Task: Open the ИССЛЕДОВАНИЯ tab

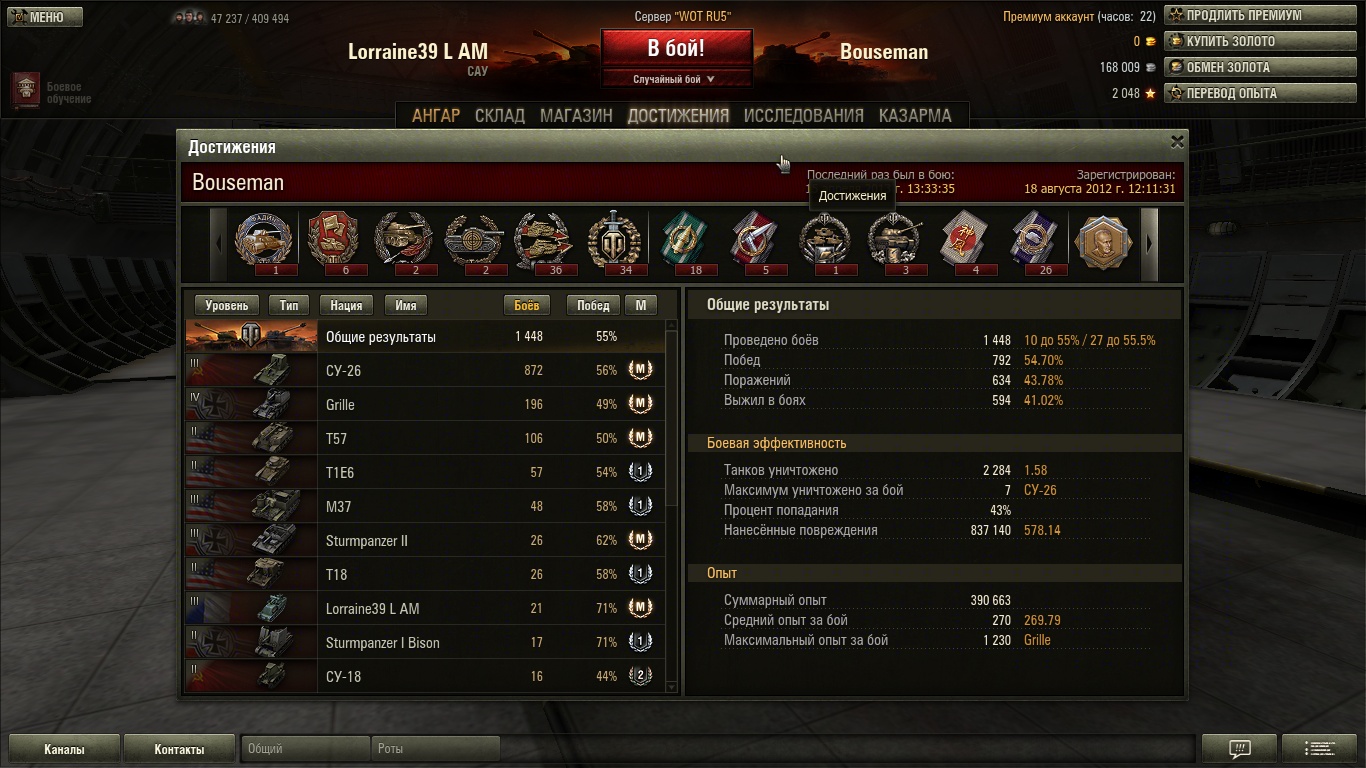Action: point(803,116)
